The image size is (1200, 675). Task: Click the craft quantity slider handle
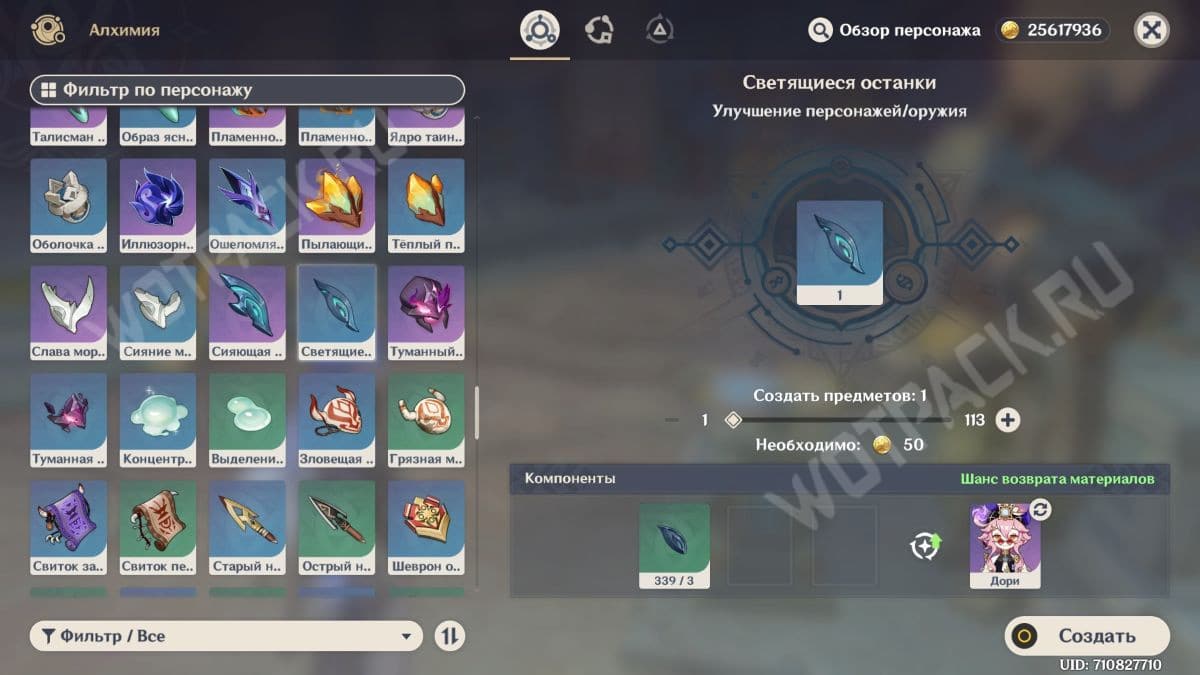point(733,420)
